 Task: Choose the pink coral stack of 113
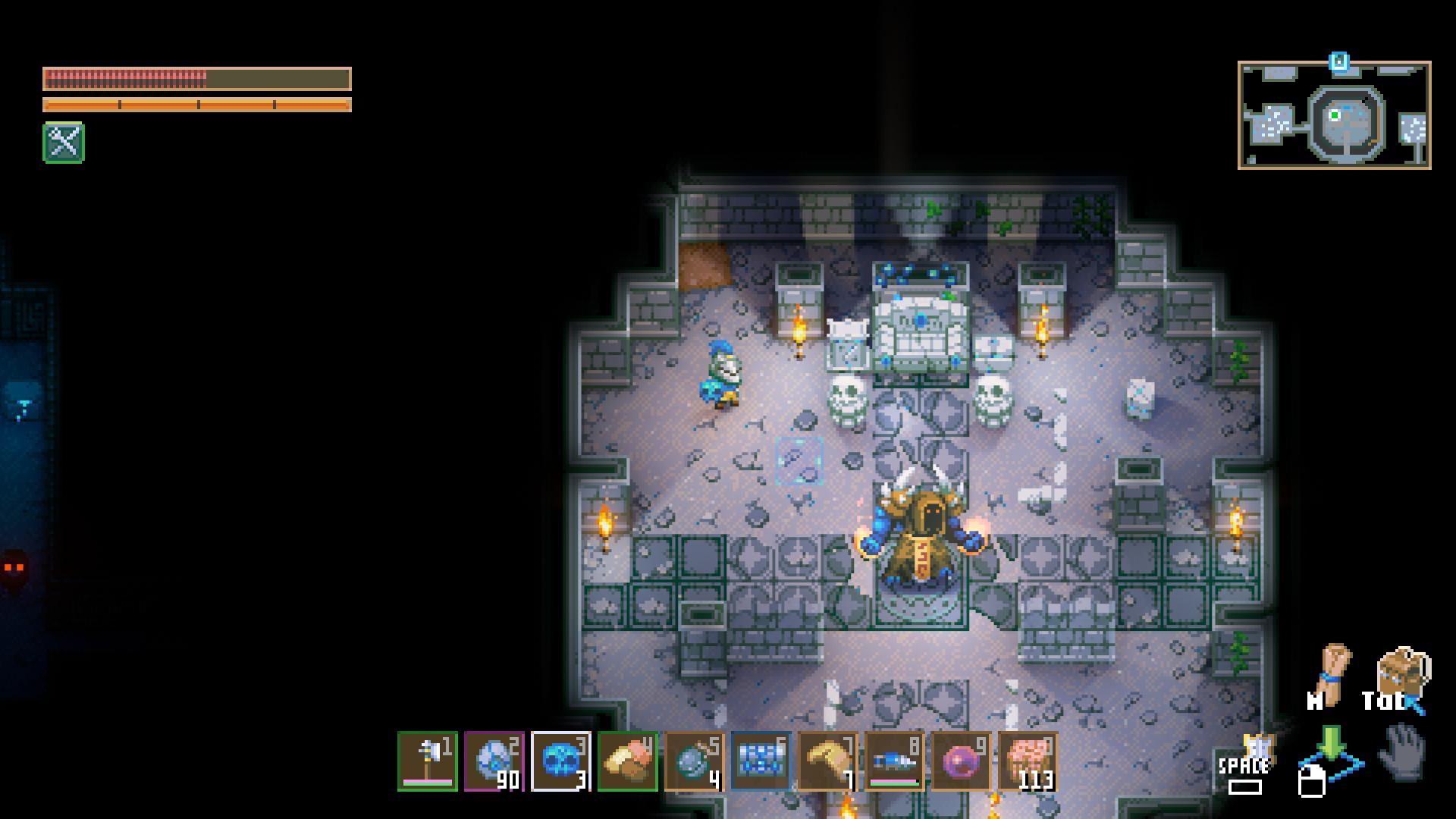coord(1028,761)
